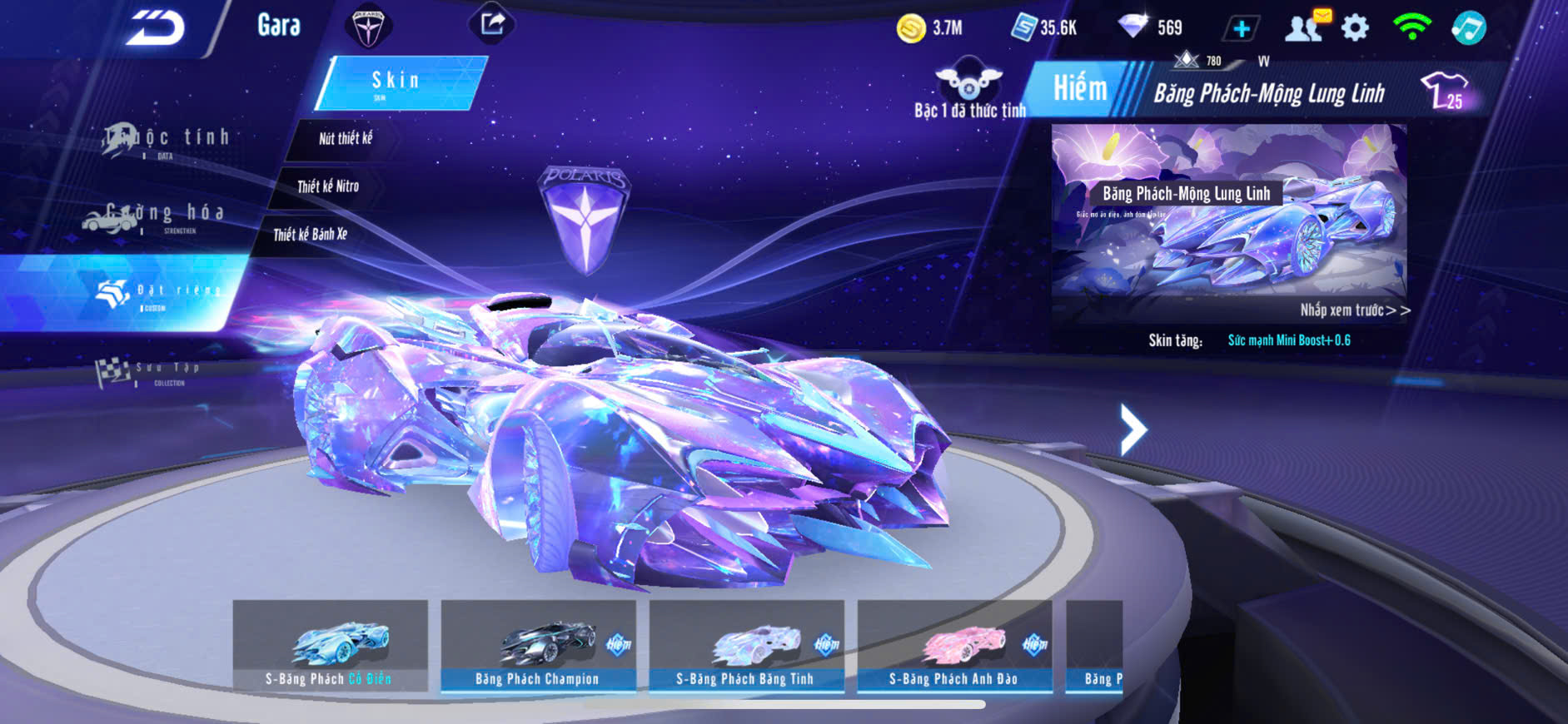This screenshot has height=724, width=1568.
Task: Click Nhấp xem trước to preview the skin
Action: [1354, 310]
